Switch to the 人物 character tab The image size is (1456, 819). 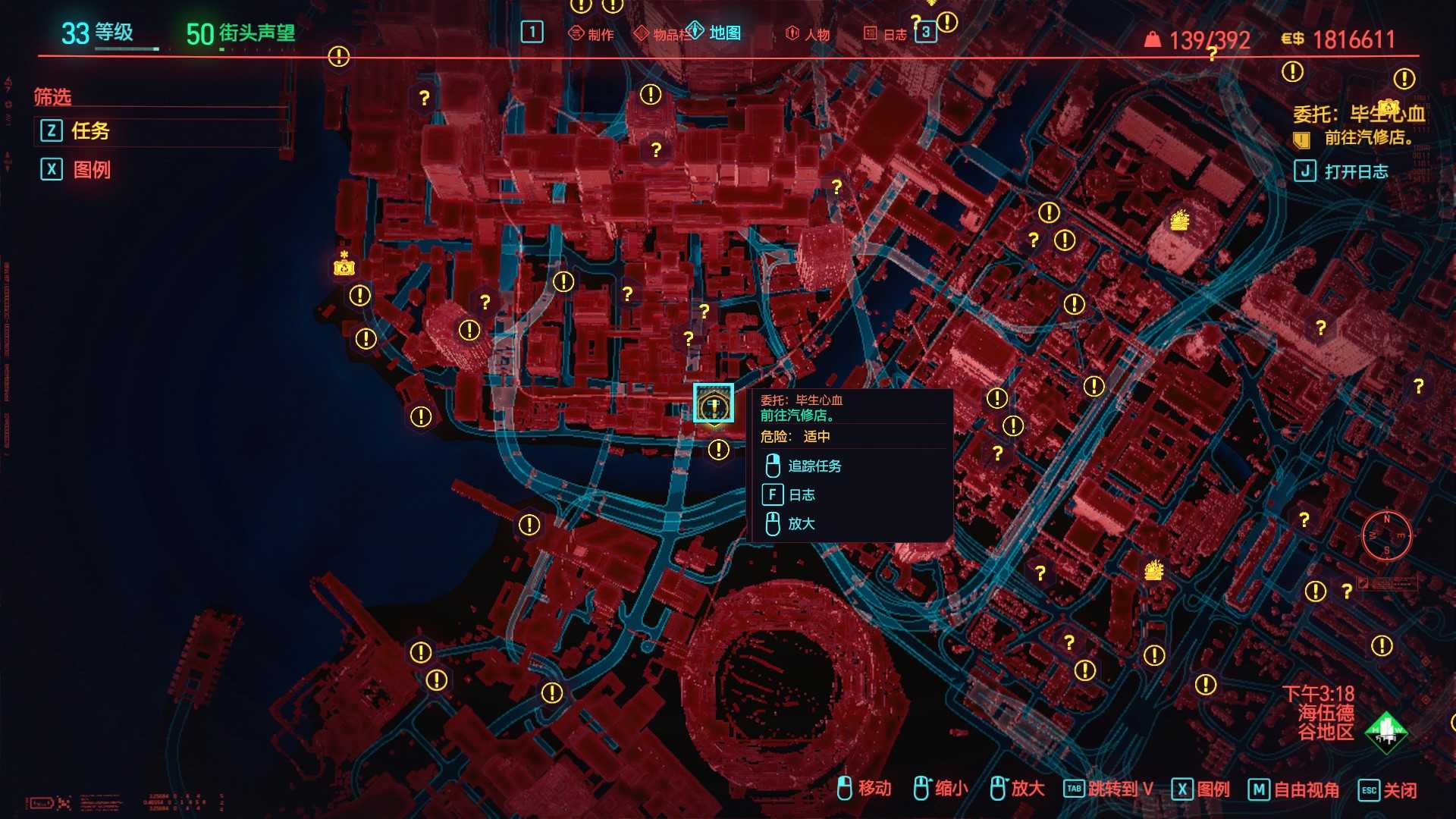(808, 34)
